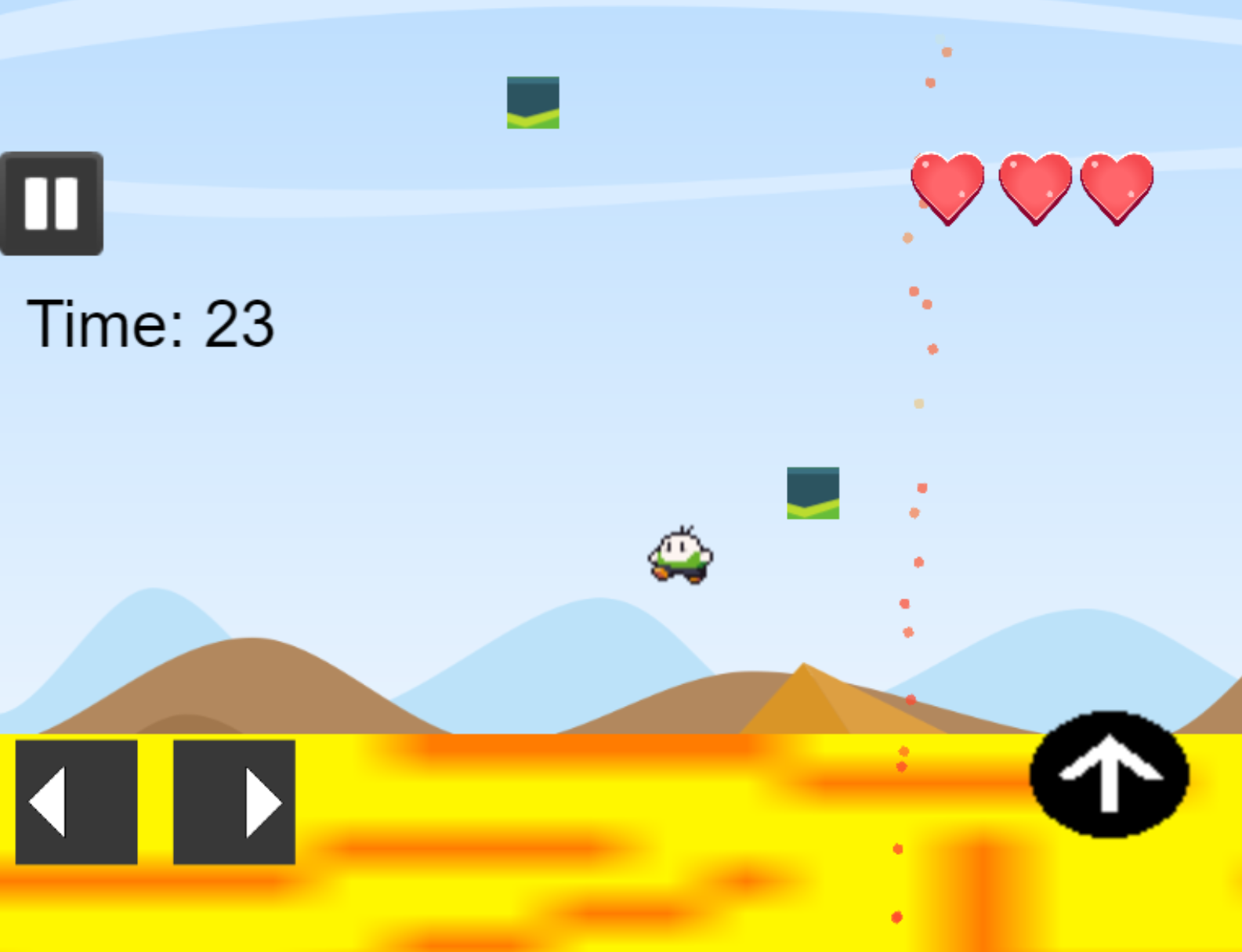The width and height of the screenshot is (1242, 952).
Task: Tap the move right arrow button
Action: [234, 802]
